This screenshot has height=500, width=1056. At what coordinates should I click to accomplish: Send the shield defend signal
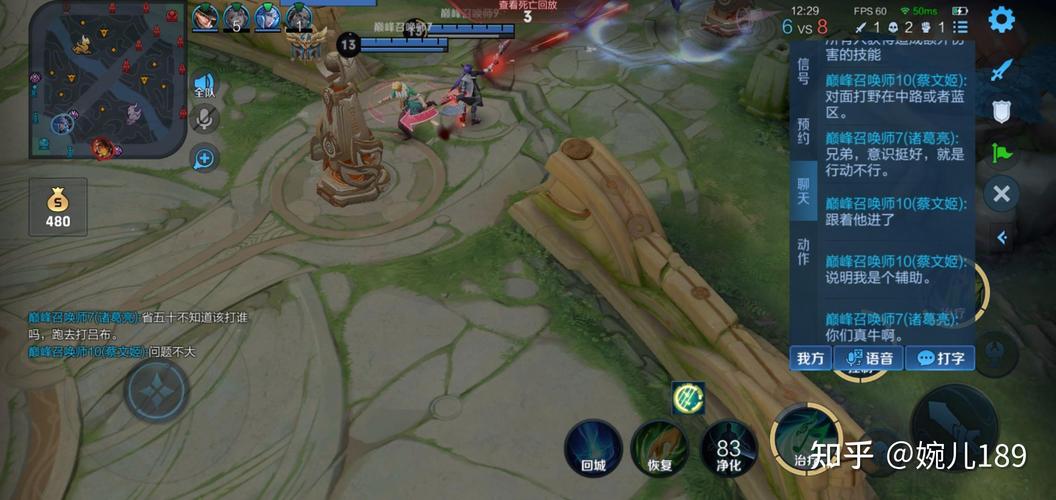(1002, 111)
